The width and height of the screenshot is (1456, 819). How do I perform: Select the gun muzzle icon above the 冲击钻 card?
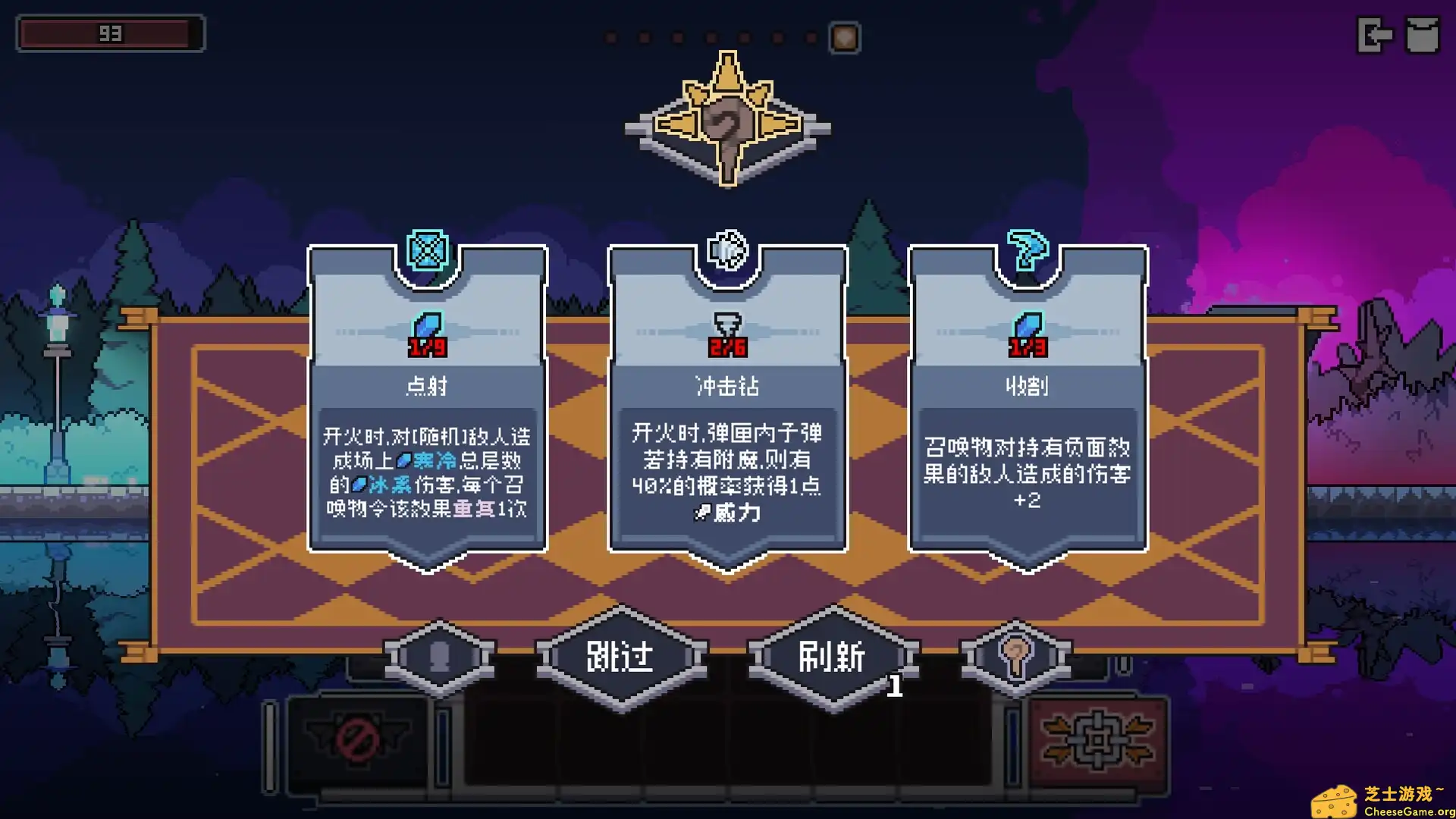(726, 250)
